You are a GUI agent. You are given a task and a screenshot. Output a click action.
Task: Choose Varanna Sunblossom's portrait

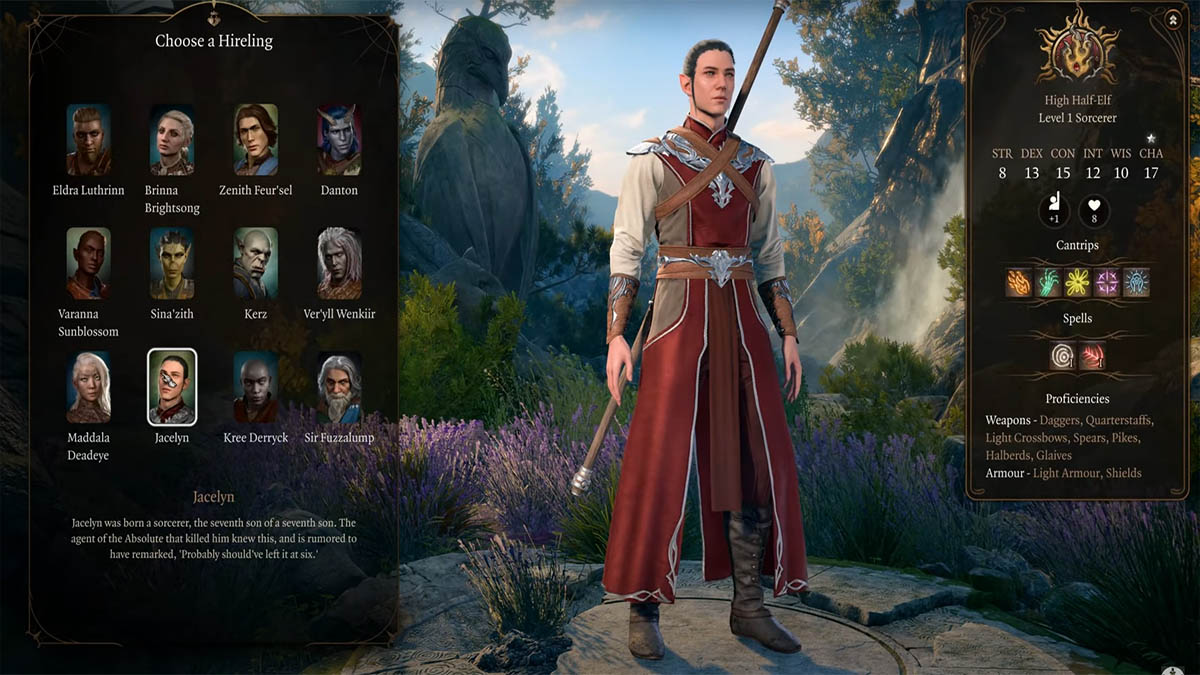(x=88, y=263)
